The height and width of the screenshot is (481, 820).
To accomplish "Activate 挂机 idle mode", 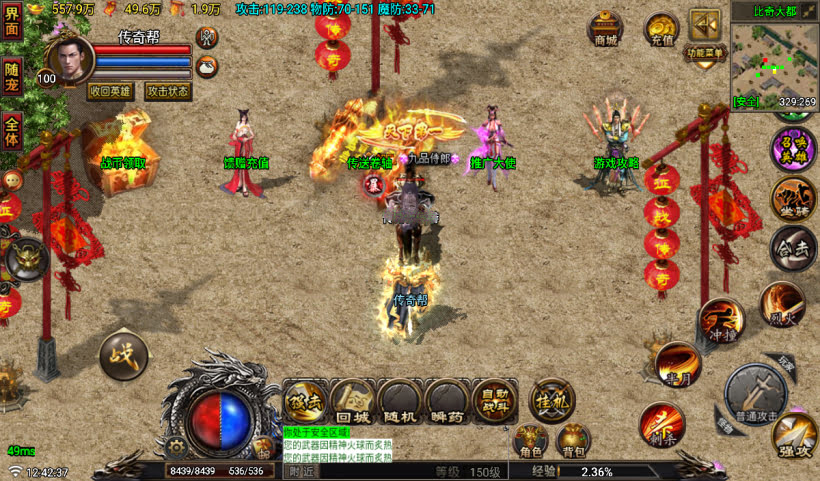I will tap(552, 399).
